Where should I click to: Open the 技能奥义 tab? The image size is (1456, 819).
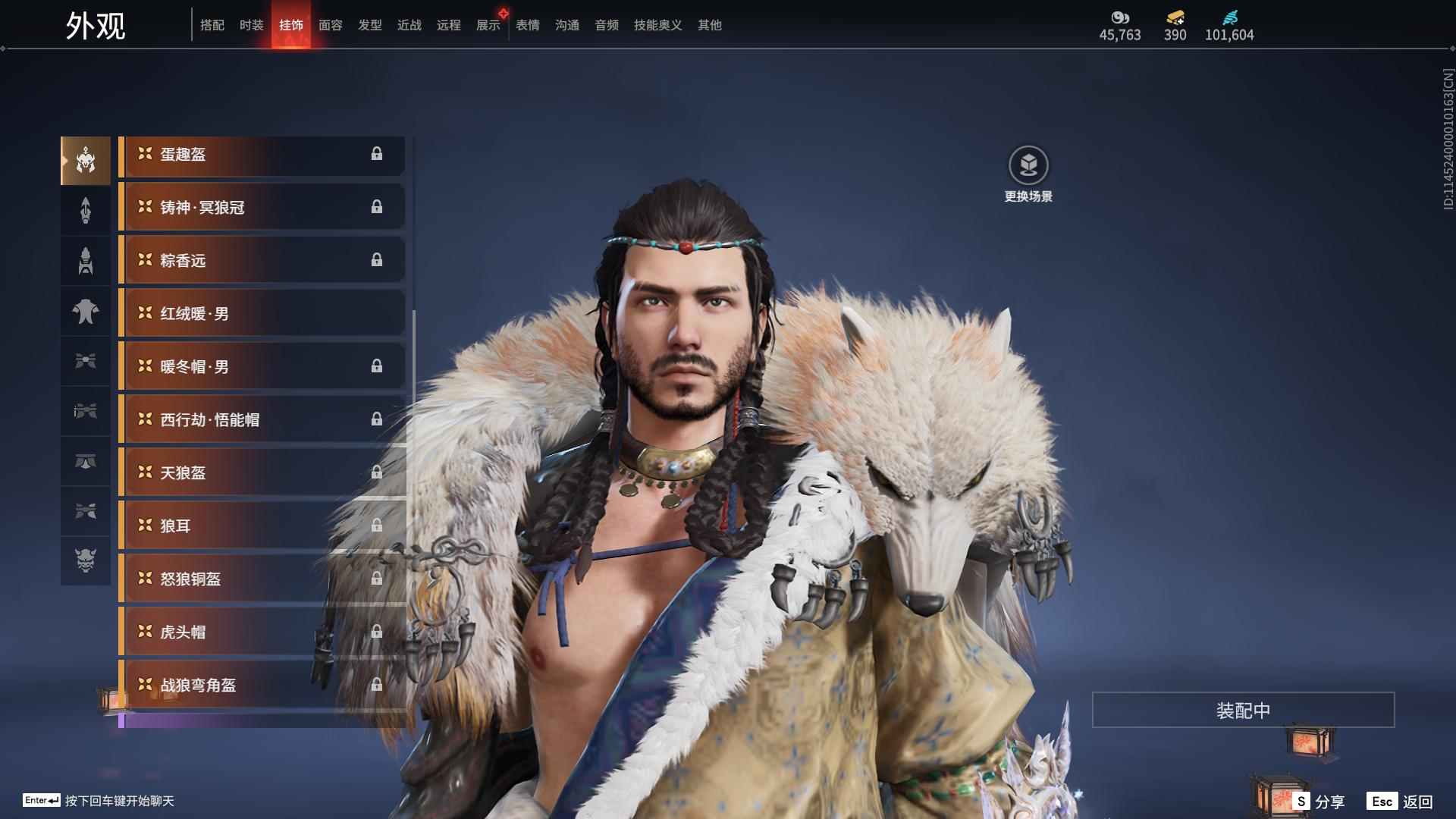657,25
